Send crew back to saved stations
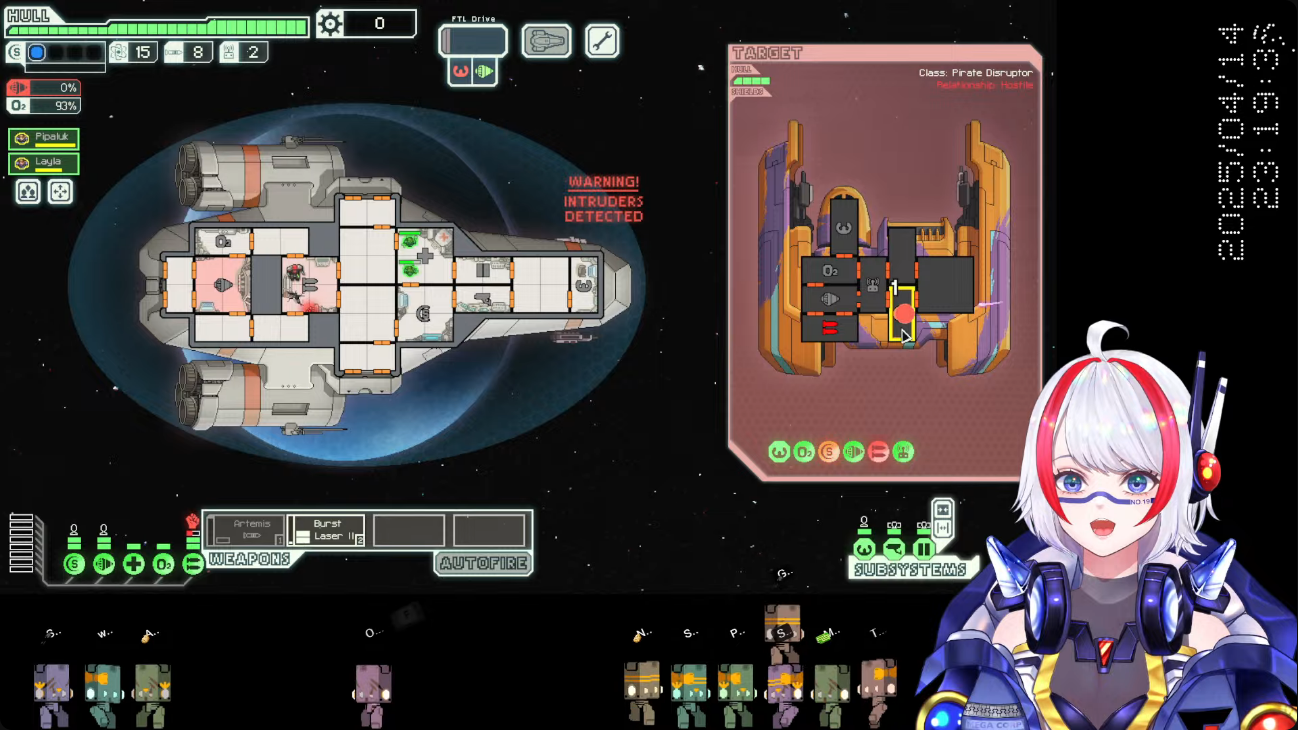 pyautogui.click(x=60, y=191)
